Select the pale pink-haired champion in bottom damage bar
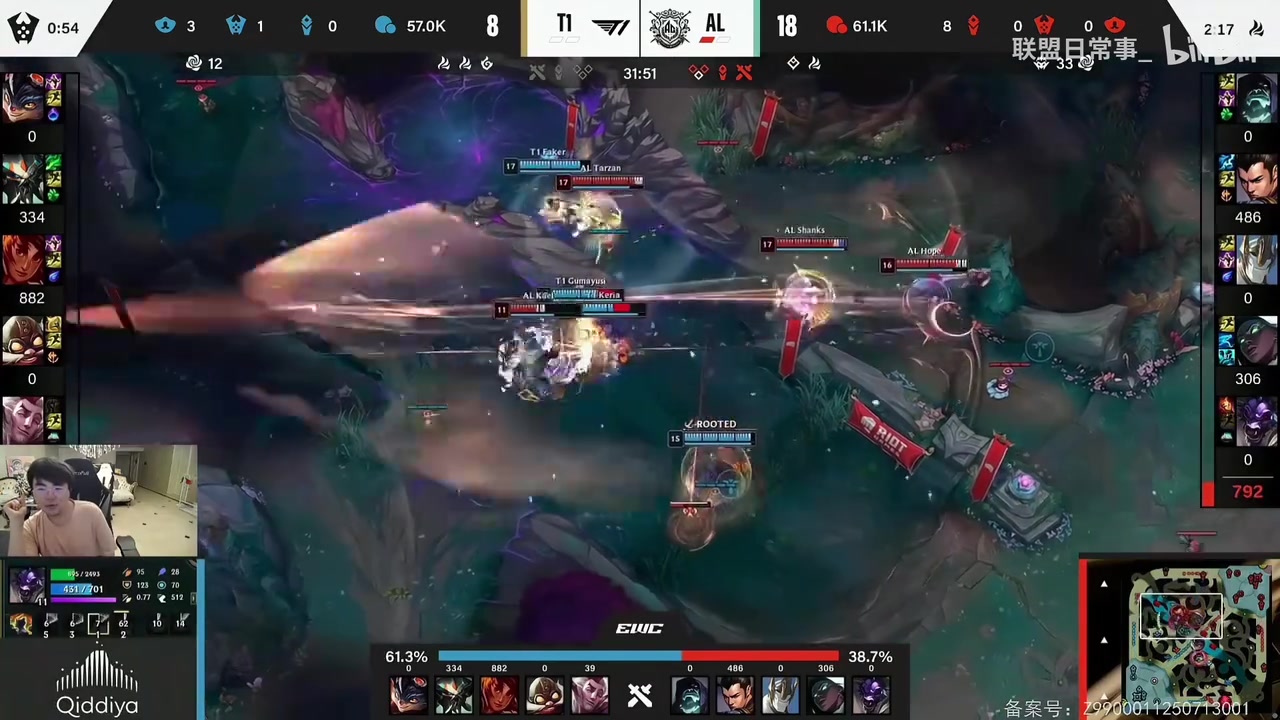This screenshot has width=1280, height=720. [588, 695]
